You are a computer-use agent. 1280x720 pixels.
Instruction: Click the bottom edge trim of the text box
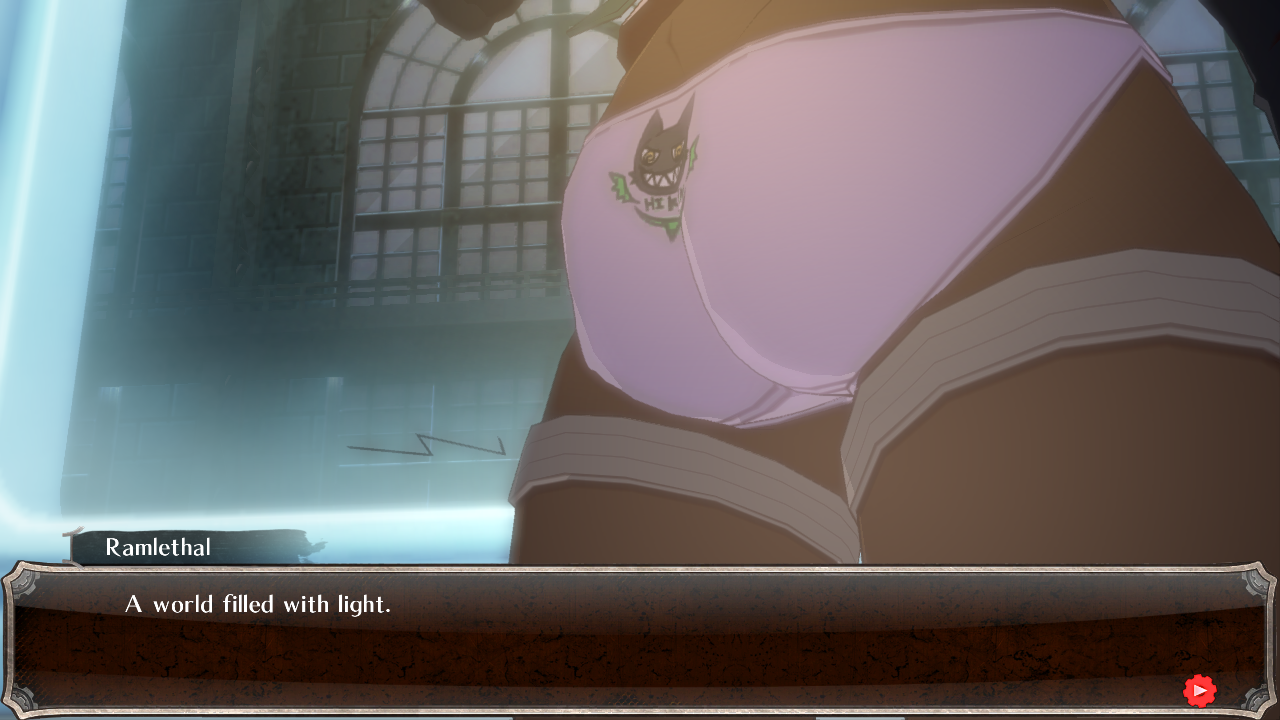click(640, 710)
